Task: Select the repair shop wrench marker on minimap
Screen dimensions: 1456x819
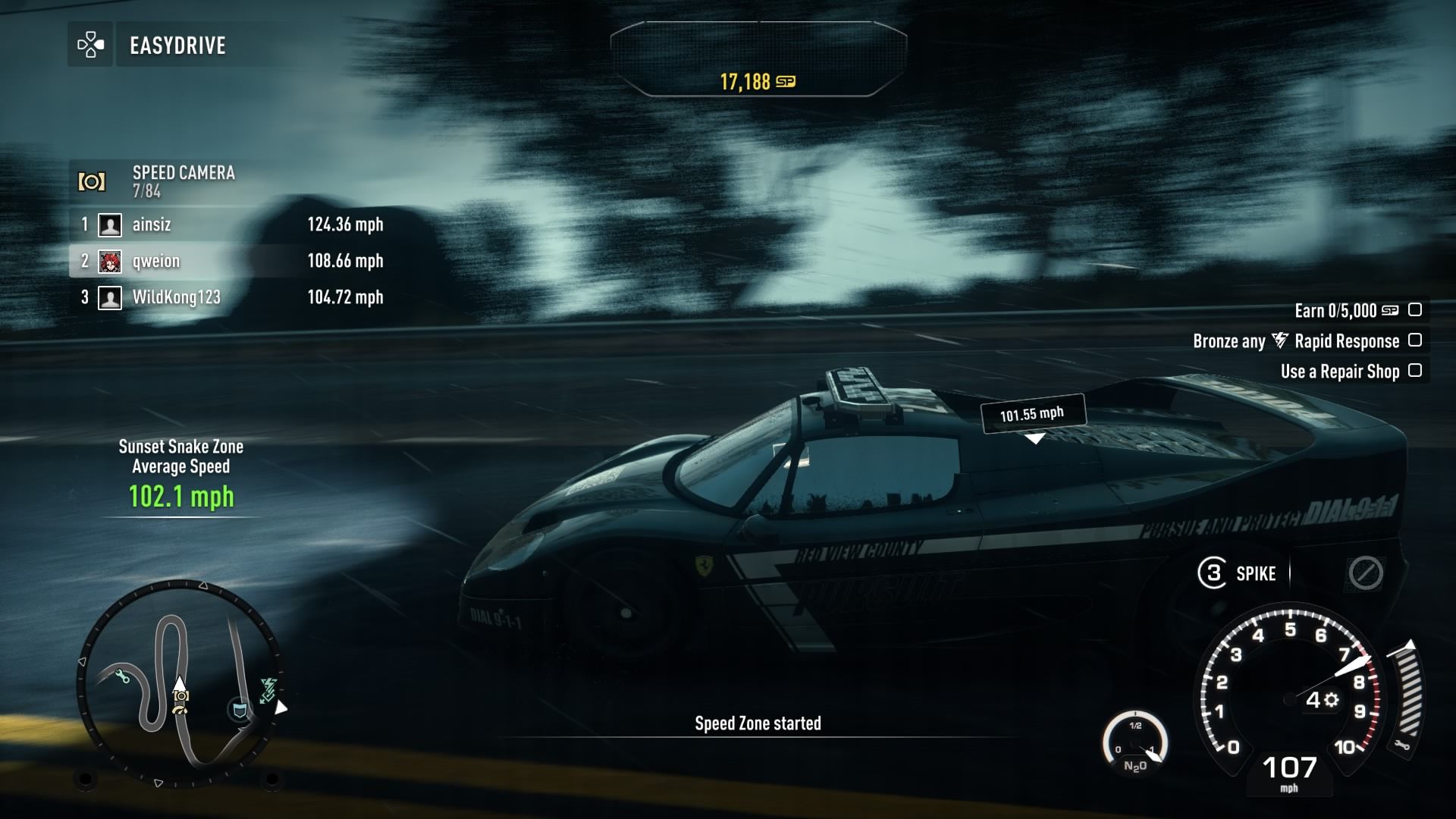Action: tap(122, 676)
